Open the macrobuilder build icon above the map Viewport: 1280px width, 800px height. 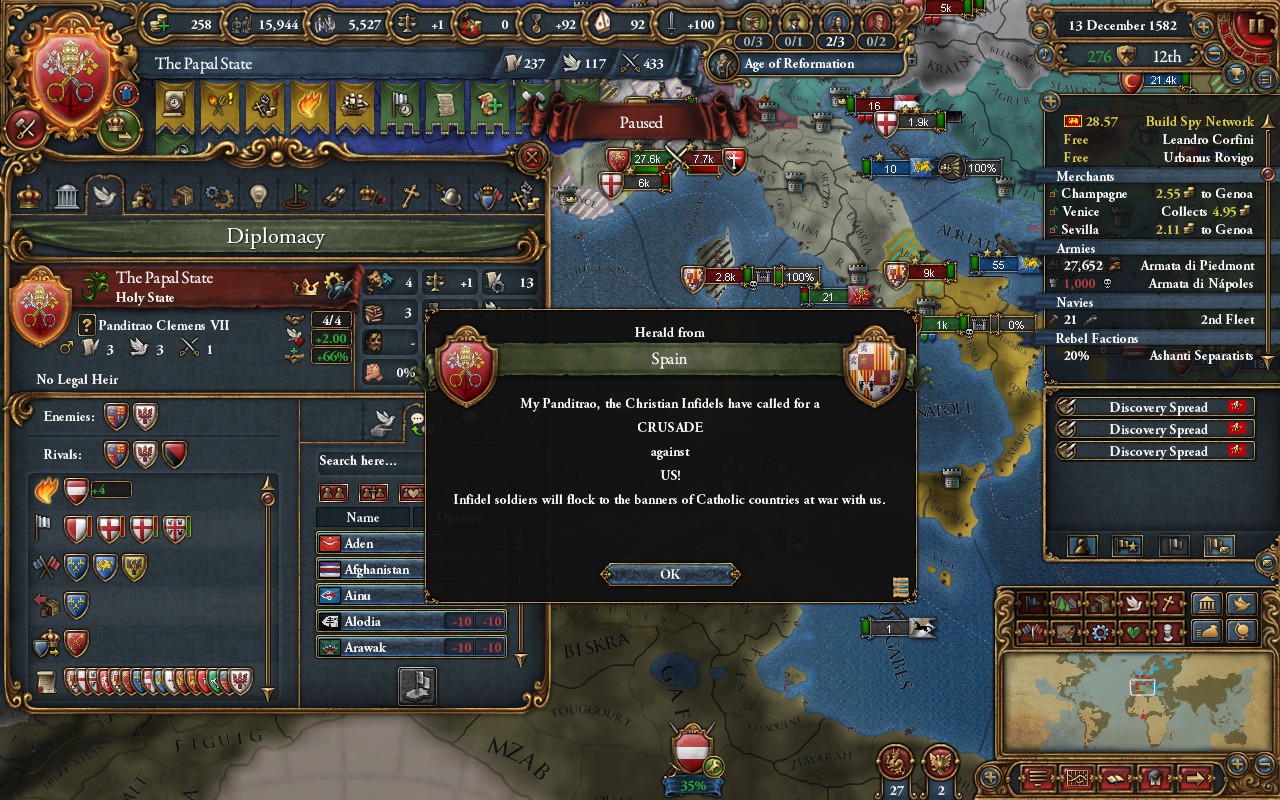coord(1206,603)
